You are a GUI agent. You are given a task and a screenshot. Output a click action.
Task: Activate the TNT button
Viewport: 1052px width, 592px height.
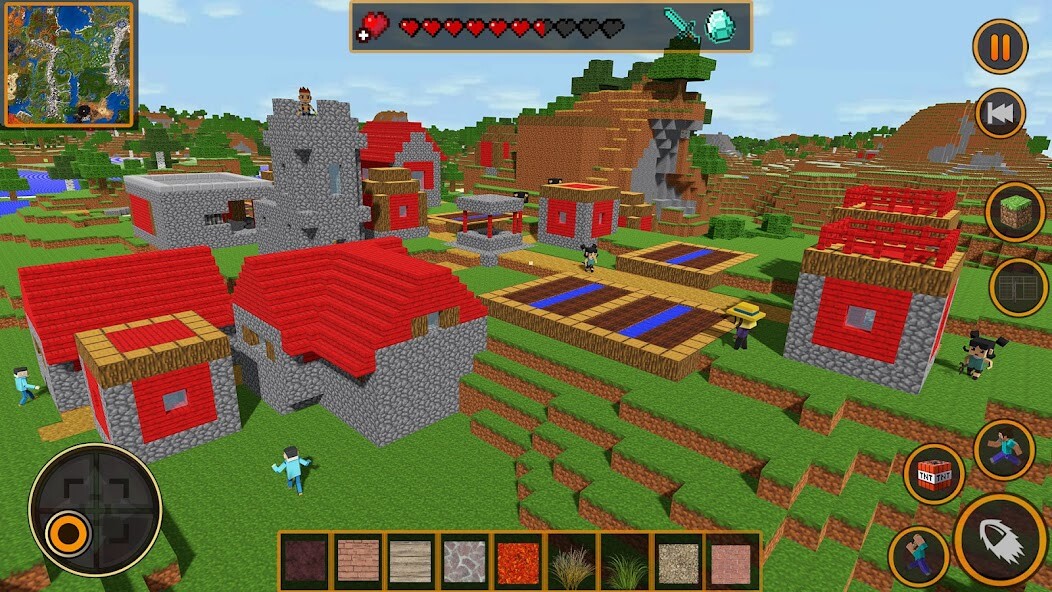[934, 473]
